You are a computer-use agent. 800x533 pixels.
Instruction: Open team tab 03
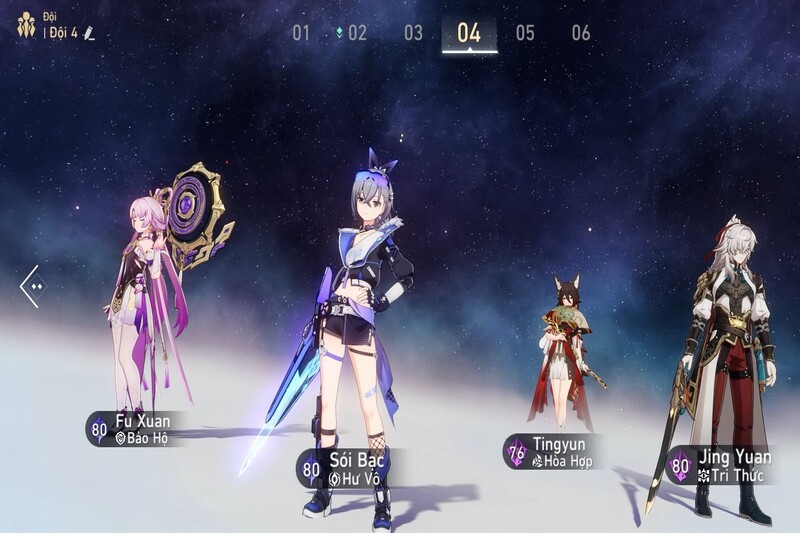click(x=413, y=33)
